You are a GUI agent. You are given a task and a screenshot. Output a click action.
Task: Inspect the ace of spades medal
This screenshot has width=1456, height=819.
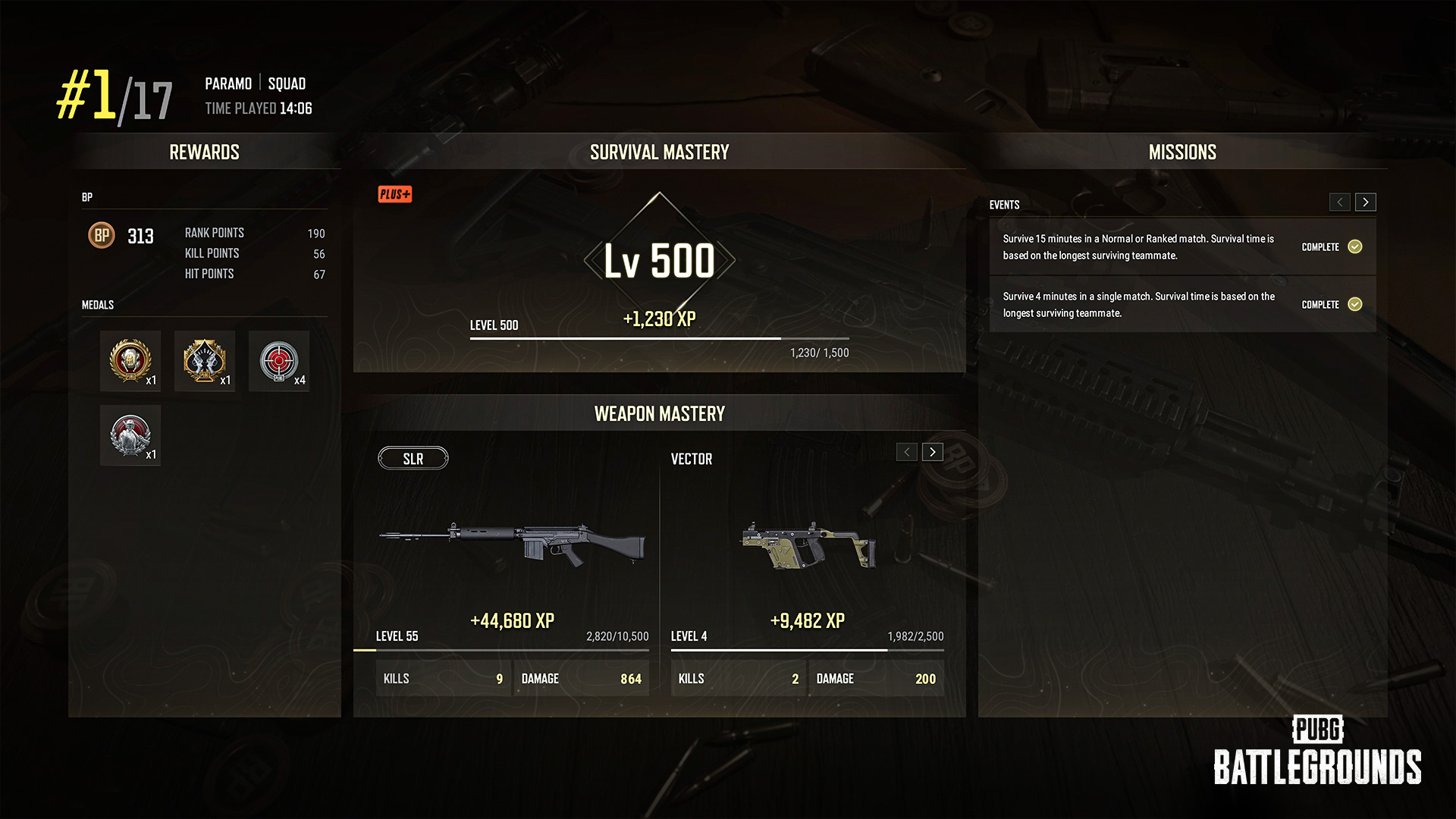(205, 361)
